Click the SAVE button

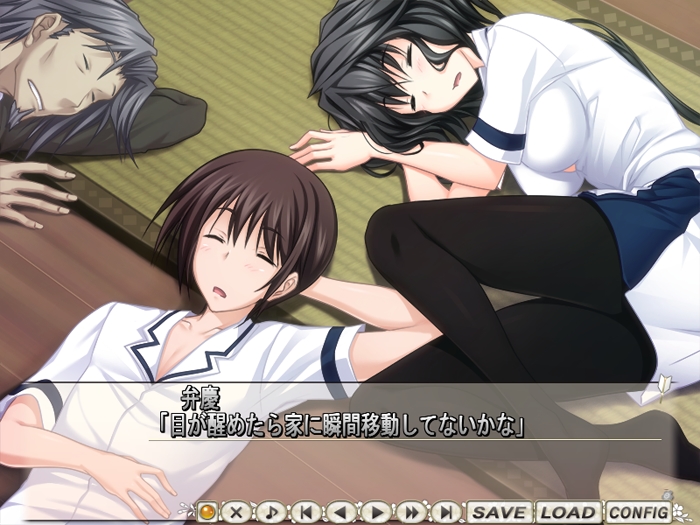coord(499,512)
